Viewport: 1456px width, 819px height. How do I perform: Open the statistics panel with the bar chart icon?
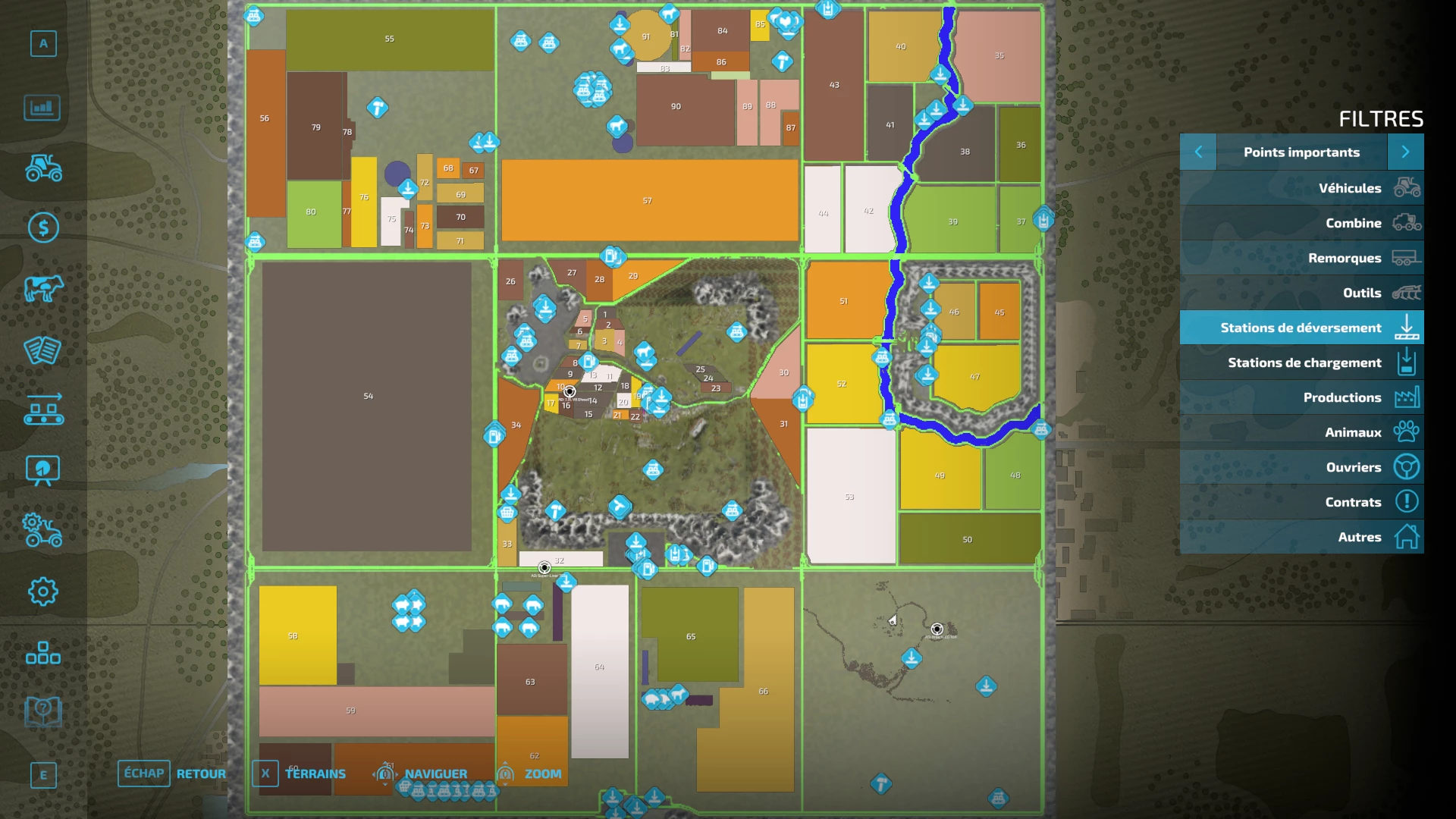43,108
